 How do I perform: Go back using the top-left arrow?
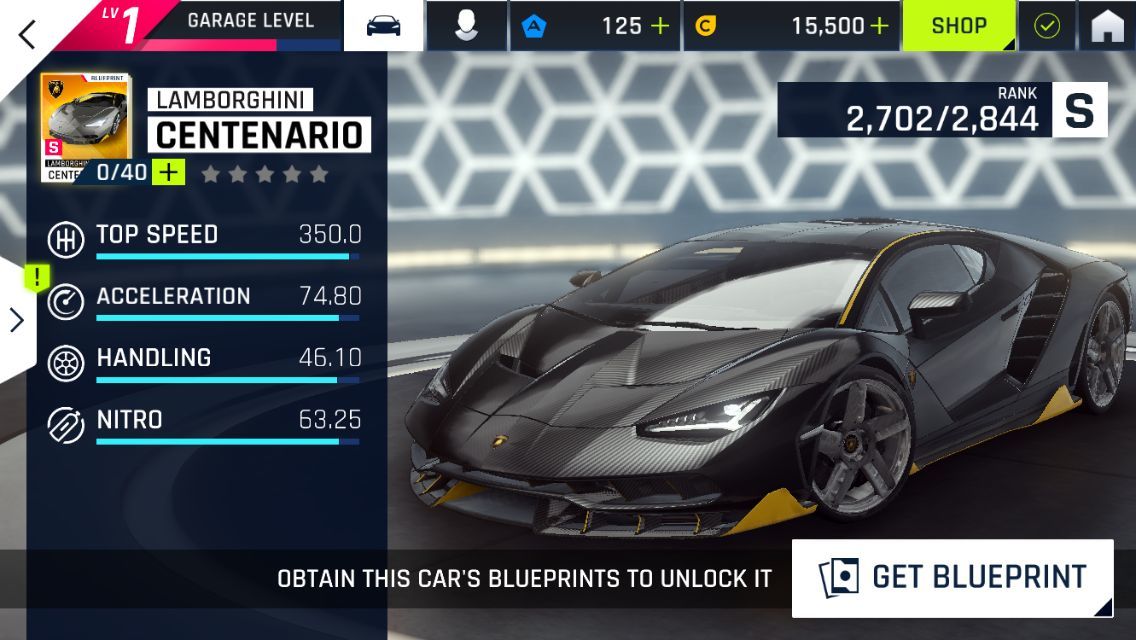click(x=28, y=33)
